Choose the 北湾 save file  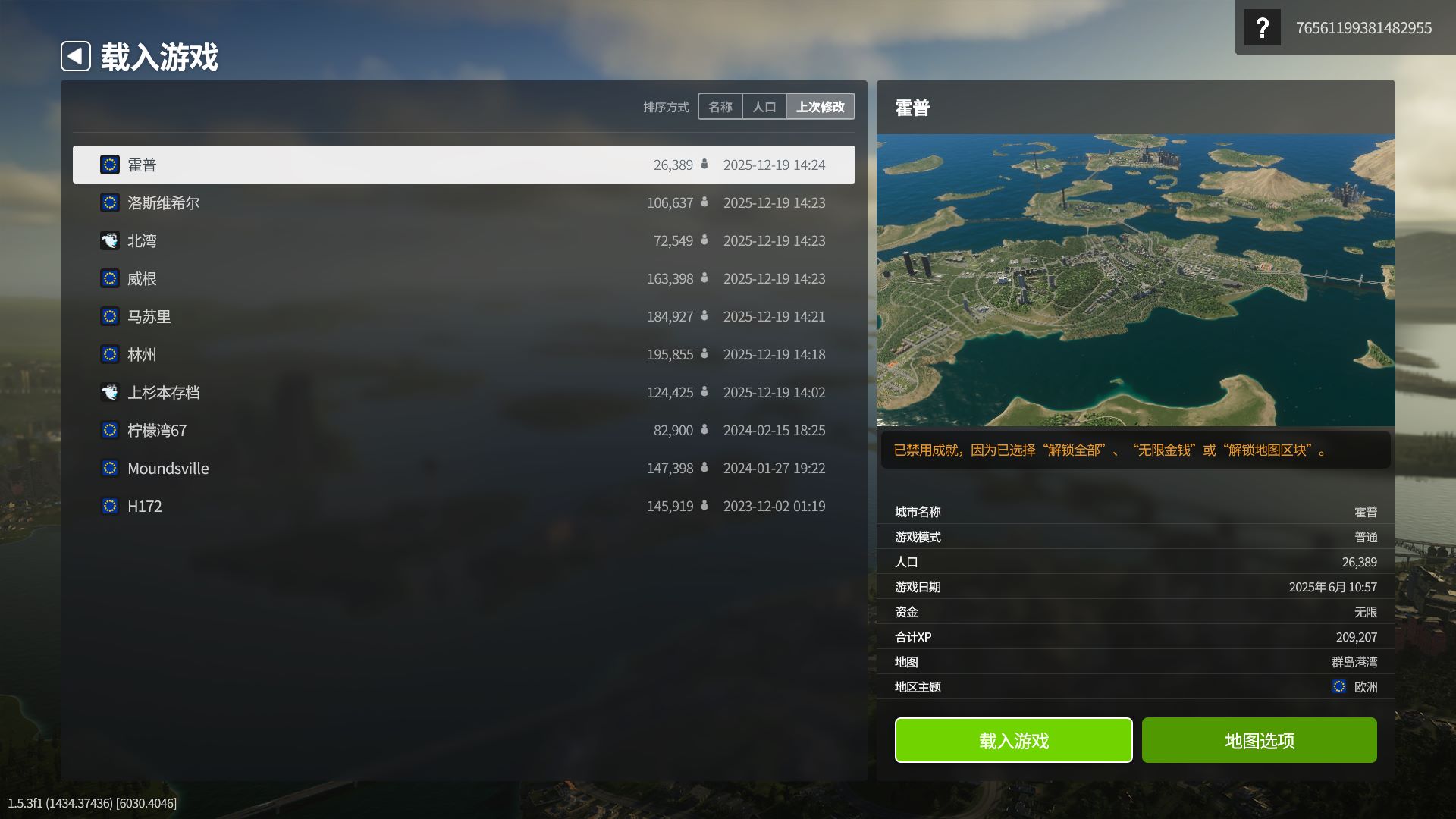(x=463, y=240)
